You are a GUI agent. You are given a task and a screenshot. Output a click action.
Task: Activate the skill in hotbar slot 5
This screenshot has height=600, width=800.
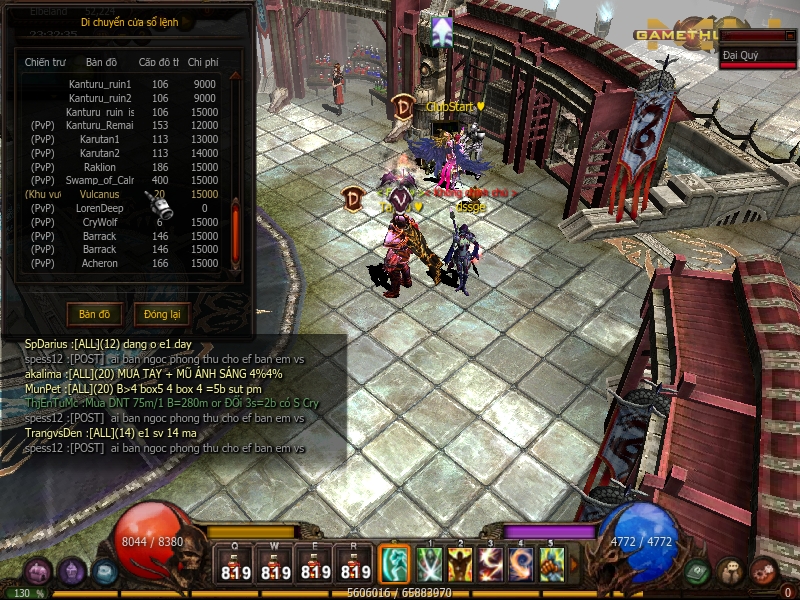click(x=552, y=565)
